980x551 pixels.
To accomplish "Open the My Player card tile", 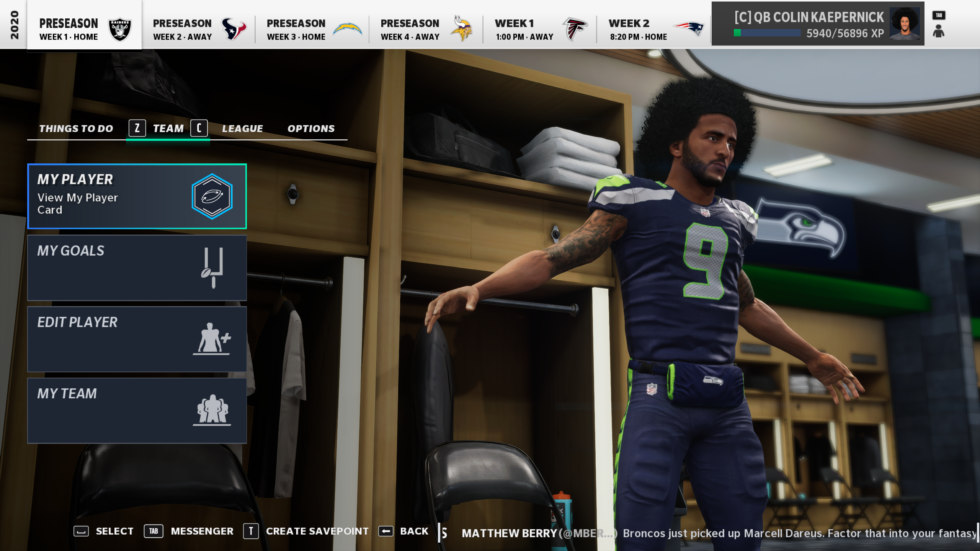I will coord(137,196).
